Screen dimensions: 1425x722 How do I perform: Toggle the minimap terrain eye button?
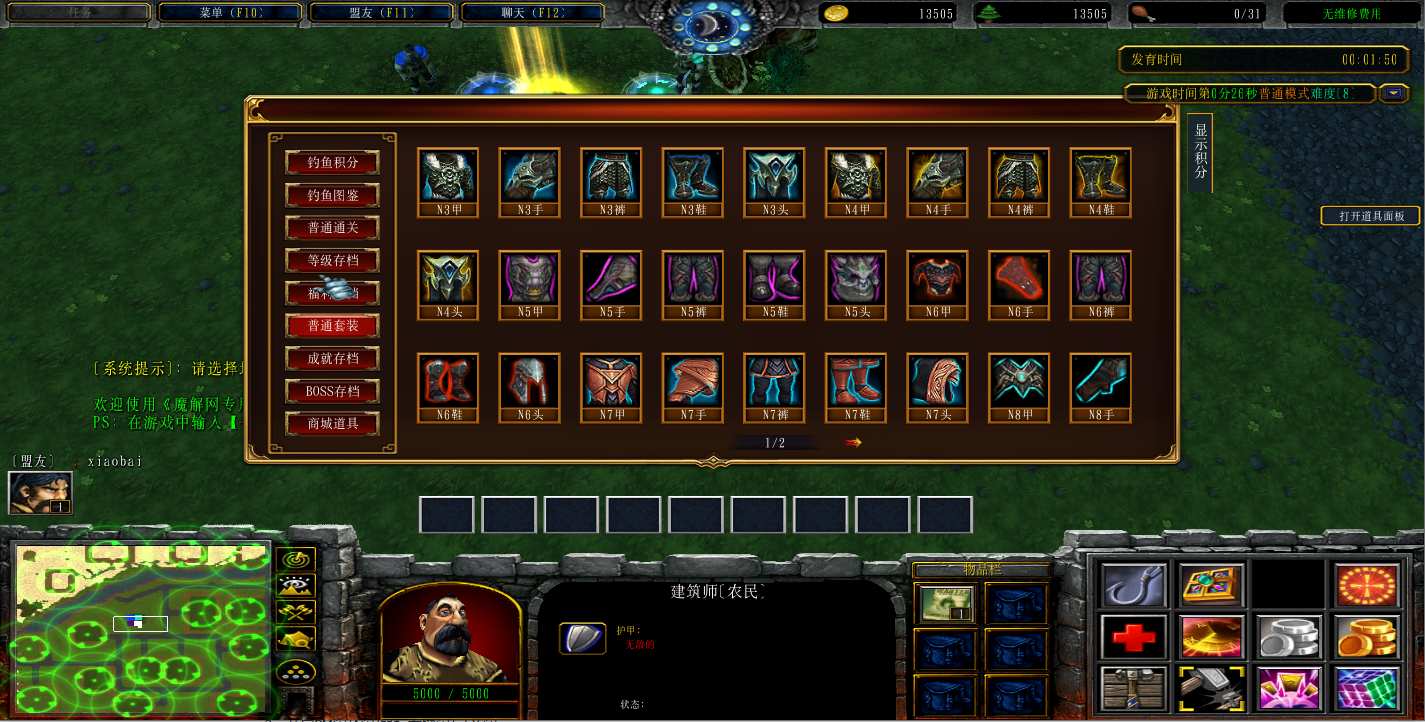click(x=299, y=586)
